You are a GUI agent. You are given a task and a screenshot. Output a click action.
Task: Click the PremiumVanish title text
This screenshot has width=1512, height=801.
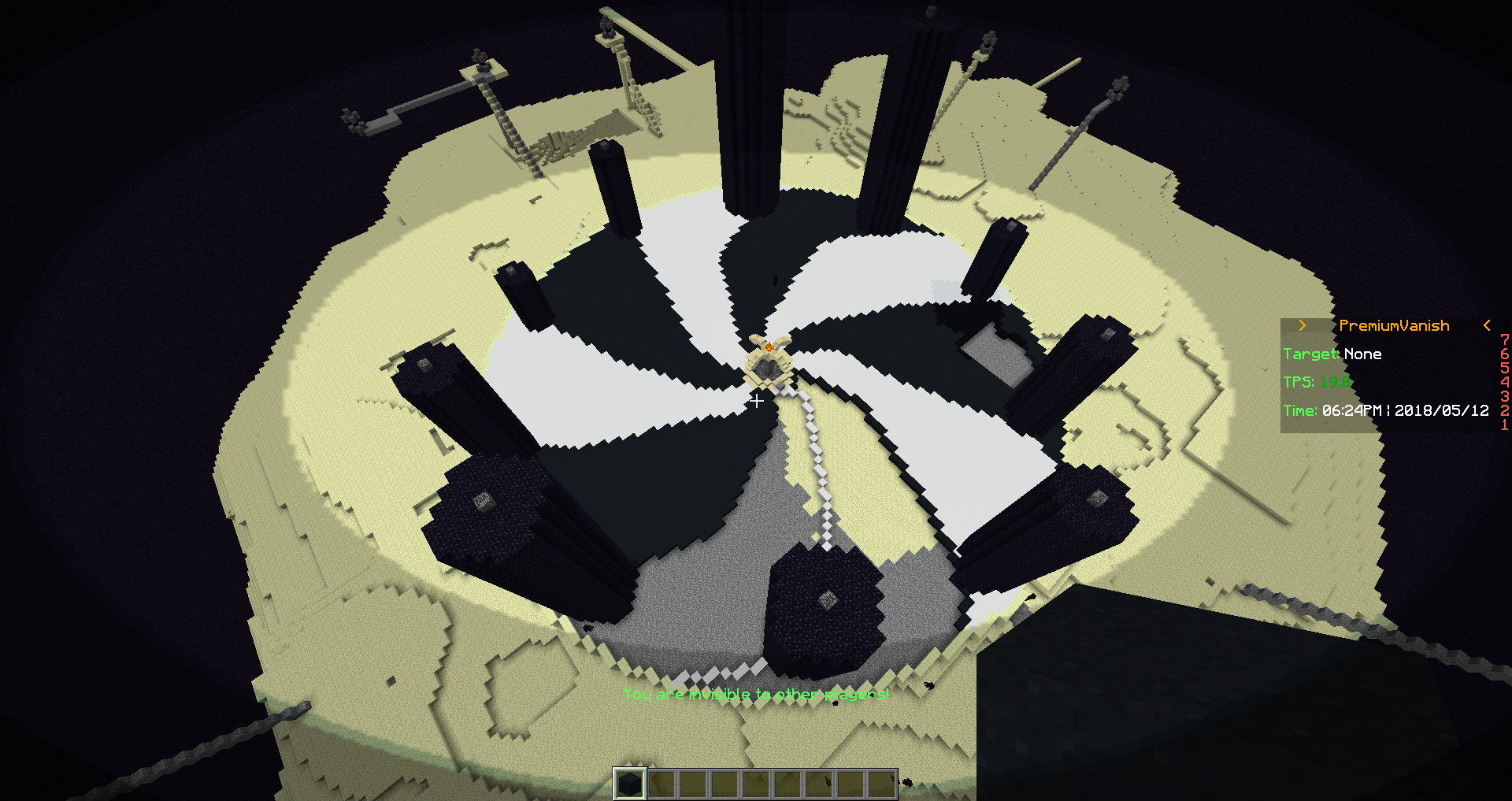coord(1394,325)
